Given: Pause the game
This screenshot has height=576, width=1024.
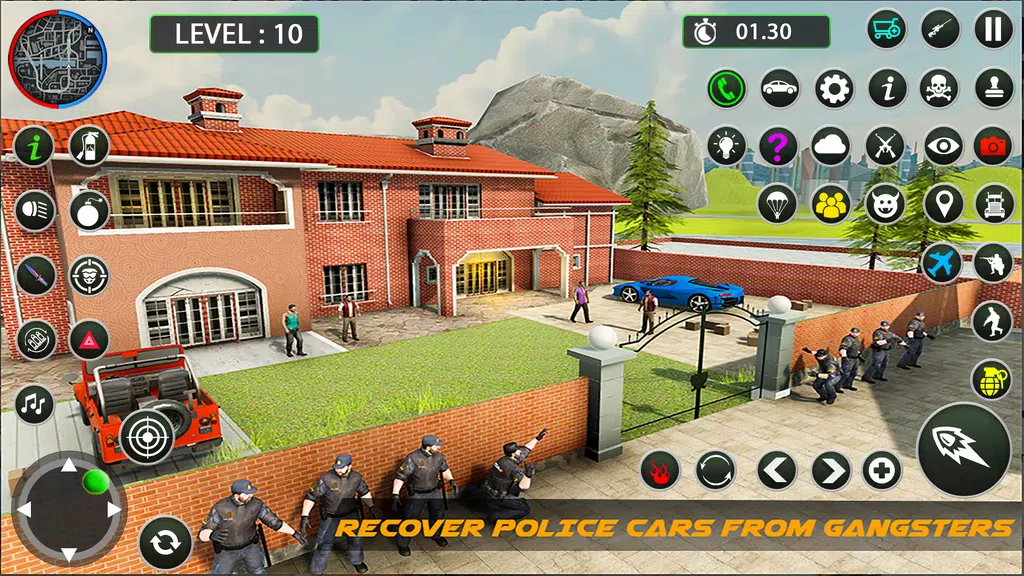Looking at the screenshot, I should (993, 29).
